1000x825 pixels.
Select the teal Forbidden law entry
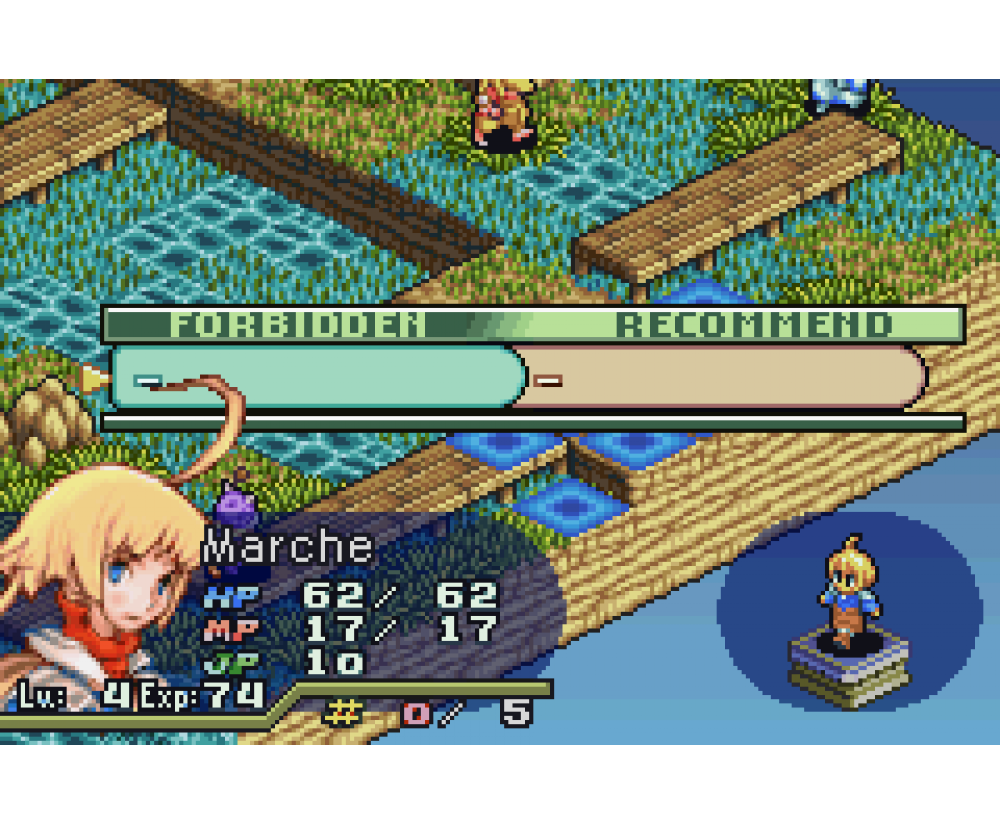[x=318, y=377]
